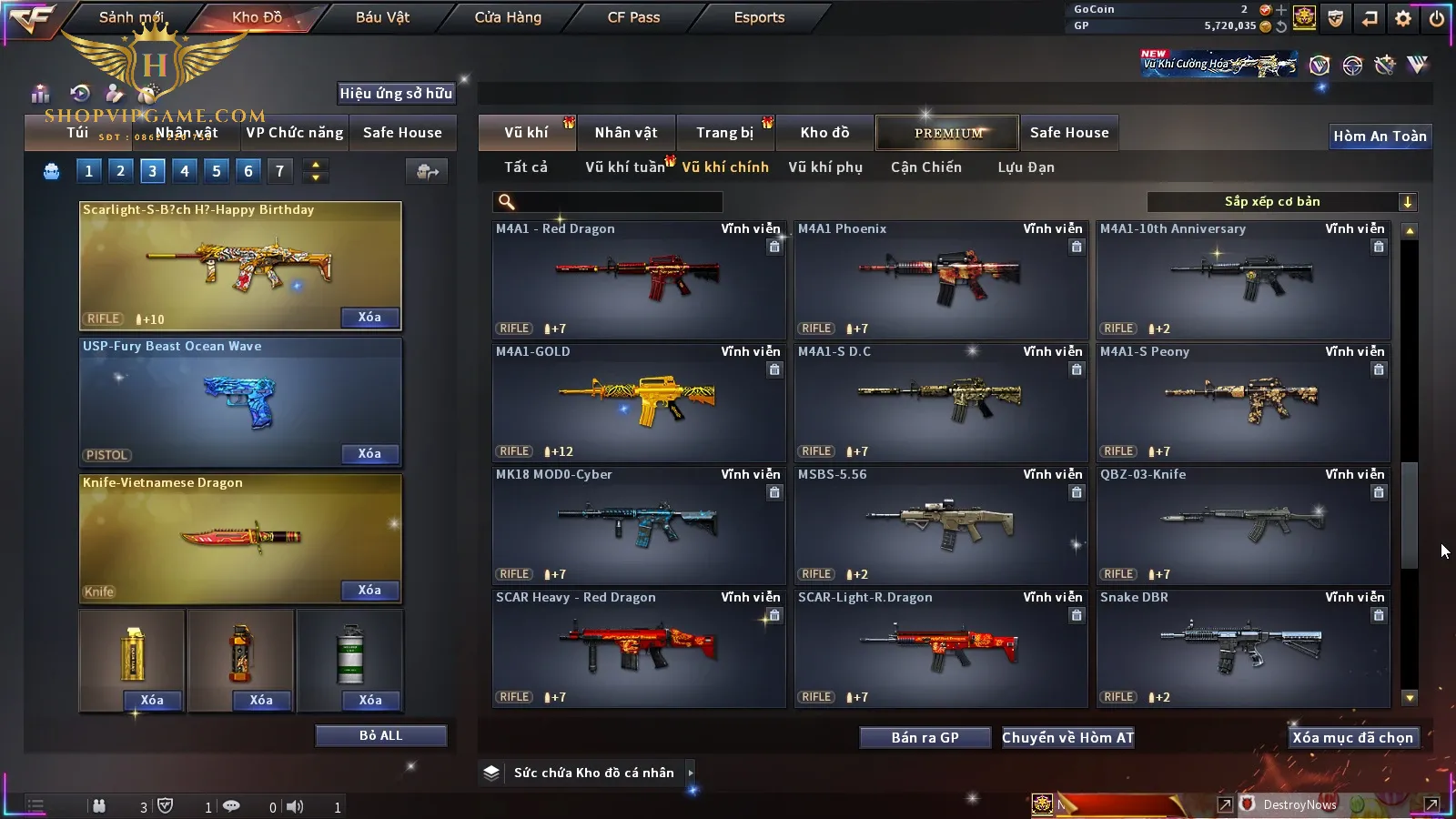Click Chuyển về Hòm AT button
This screenshot has height=819, width=1456.
[1067, 737]
